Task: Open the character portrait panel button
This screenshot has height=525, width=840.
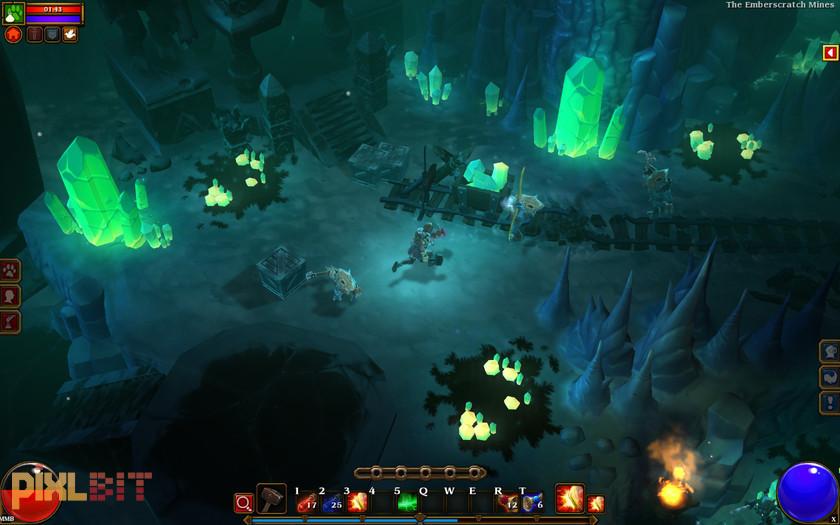Action: 11,296
